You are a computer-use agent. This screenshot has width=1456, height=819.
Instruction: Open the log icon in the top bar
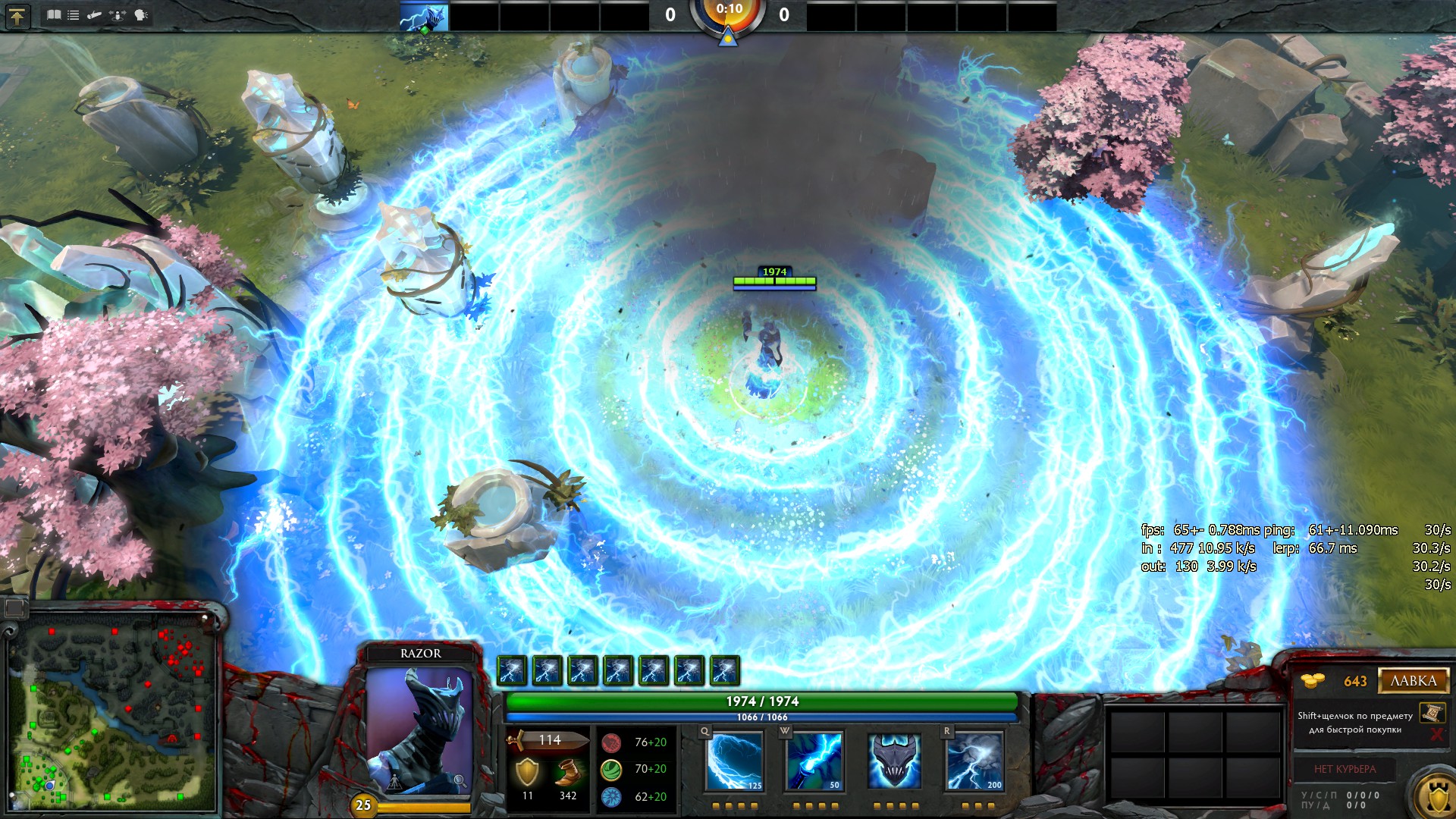click(95, 15)
